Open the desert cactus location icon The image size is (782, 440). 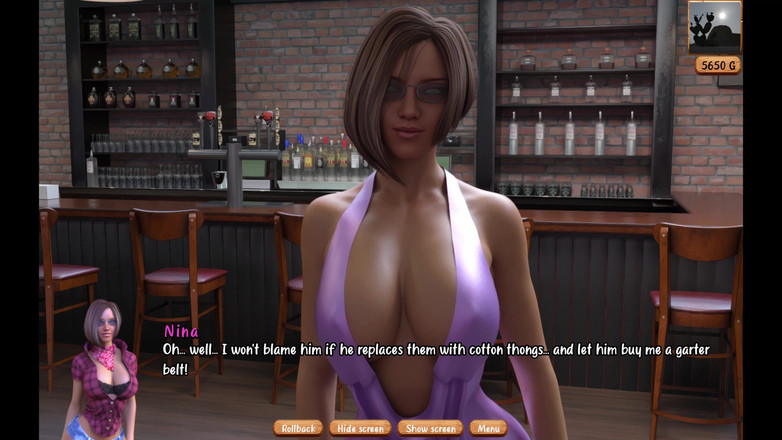(x=714, y=28)
